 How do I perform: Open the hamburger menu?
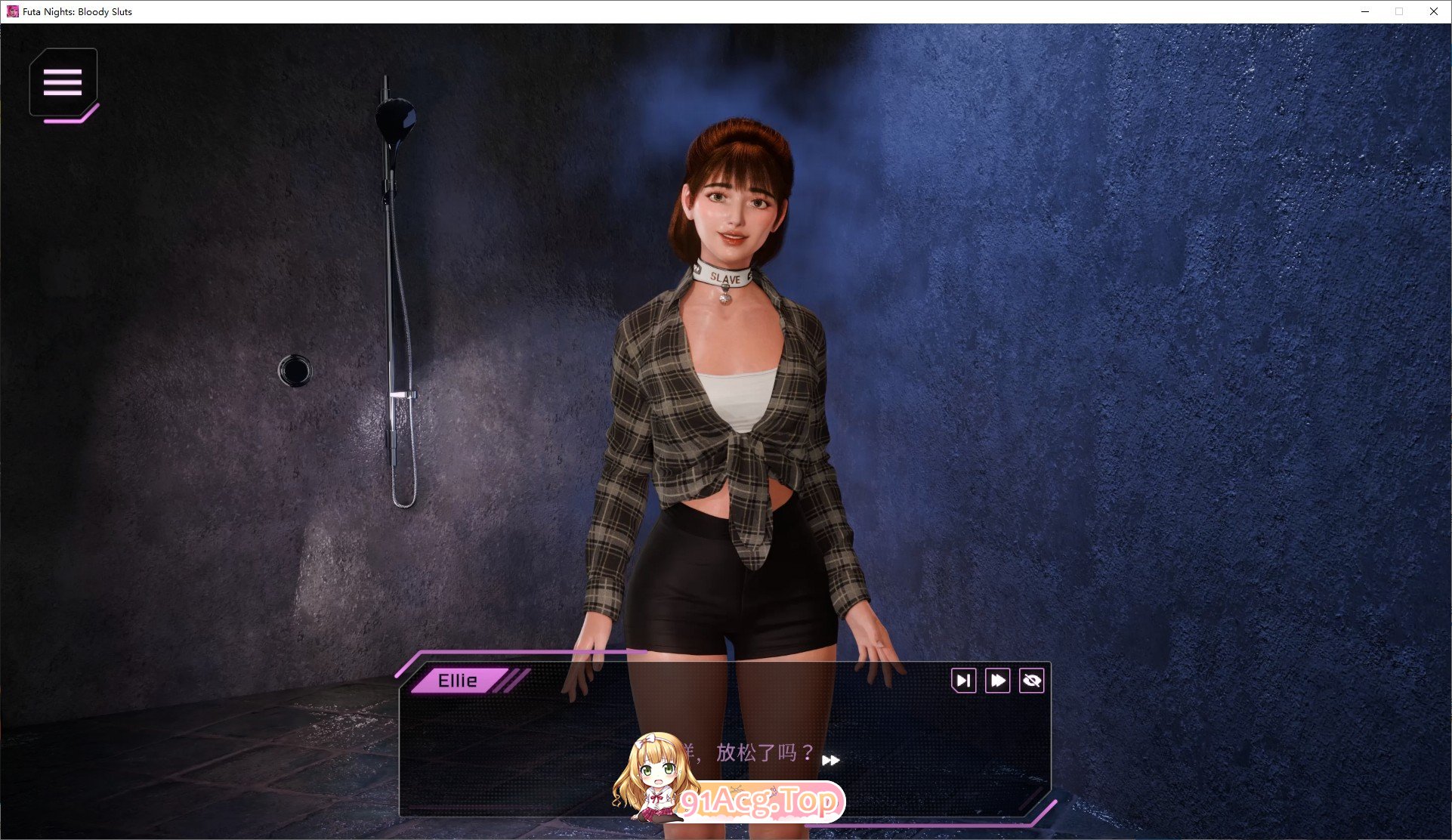point(63,82)
